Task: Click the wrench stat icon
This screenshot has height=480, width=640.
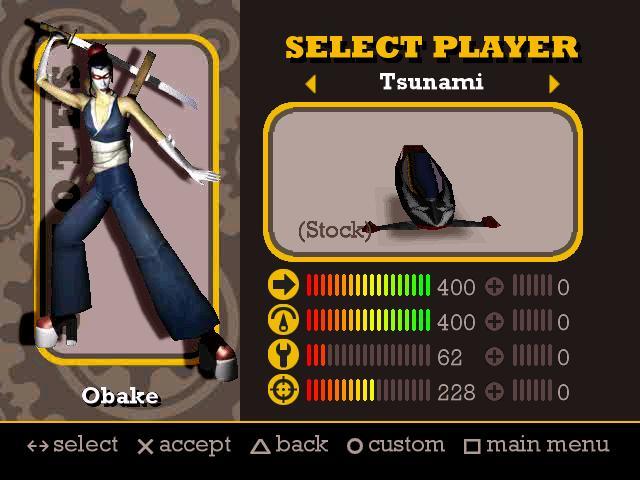Action: click(x=284, y=356)
